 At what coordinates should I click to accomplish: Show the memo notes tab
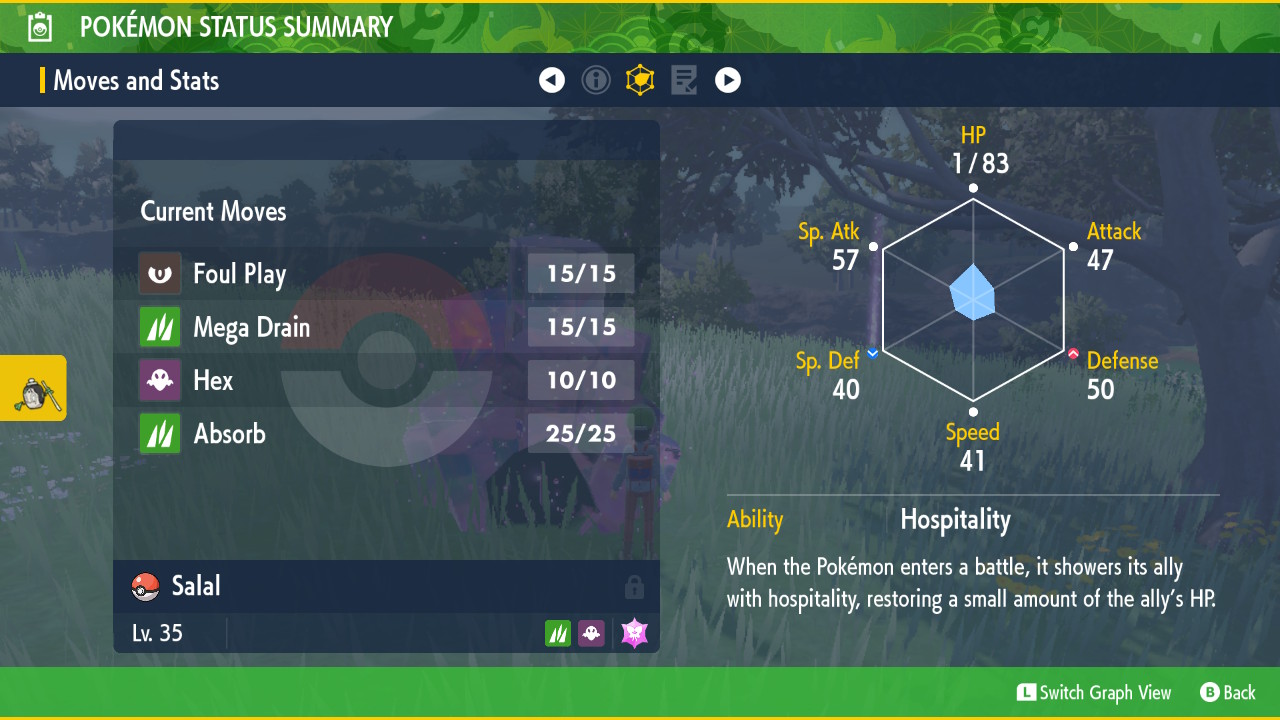click(684, 80)
